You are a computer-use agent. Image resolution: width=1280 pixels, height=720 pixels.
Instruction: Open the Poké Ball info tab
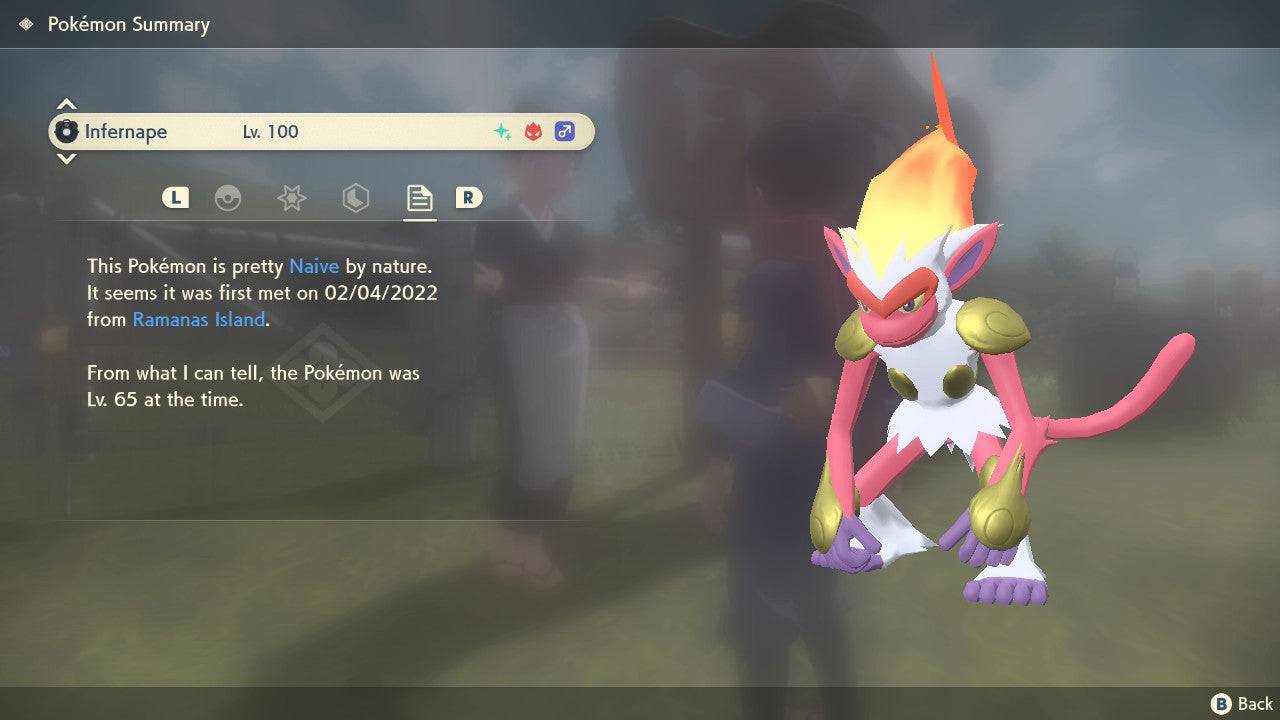229,198
